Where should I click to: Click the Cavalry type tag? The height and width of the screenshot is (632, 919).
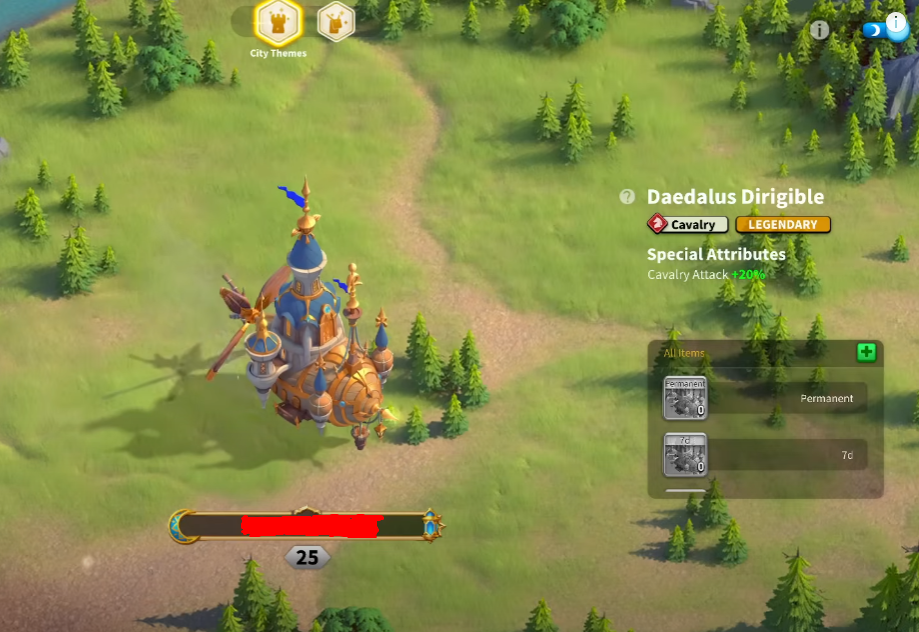pos(687,225)
